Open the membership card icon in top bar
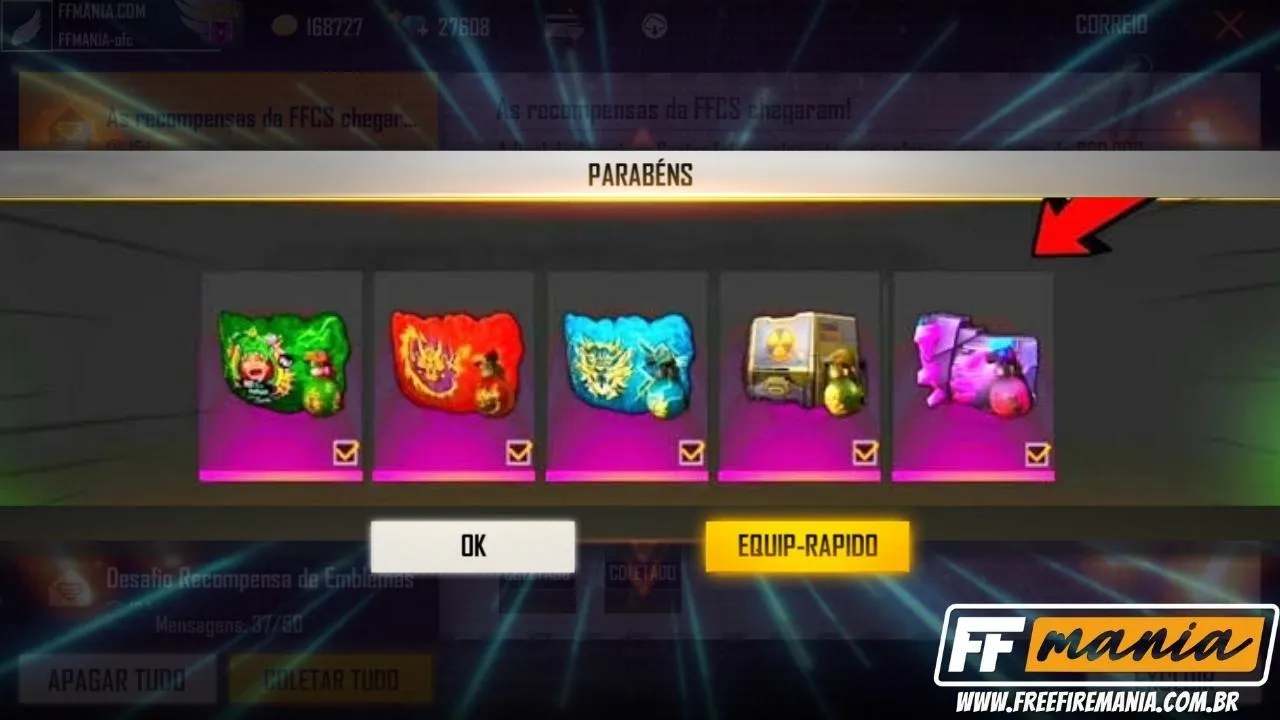This screenshot has height=720, width=1280. point(562,27)
